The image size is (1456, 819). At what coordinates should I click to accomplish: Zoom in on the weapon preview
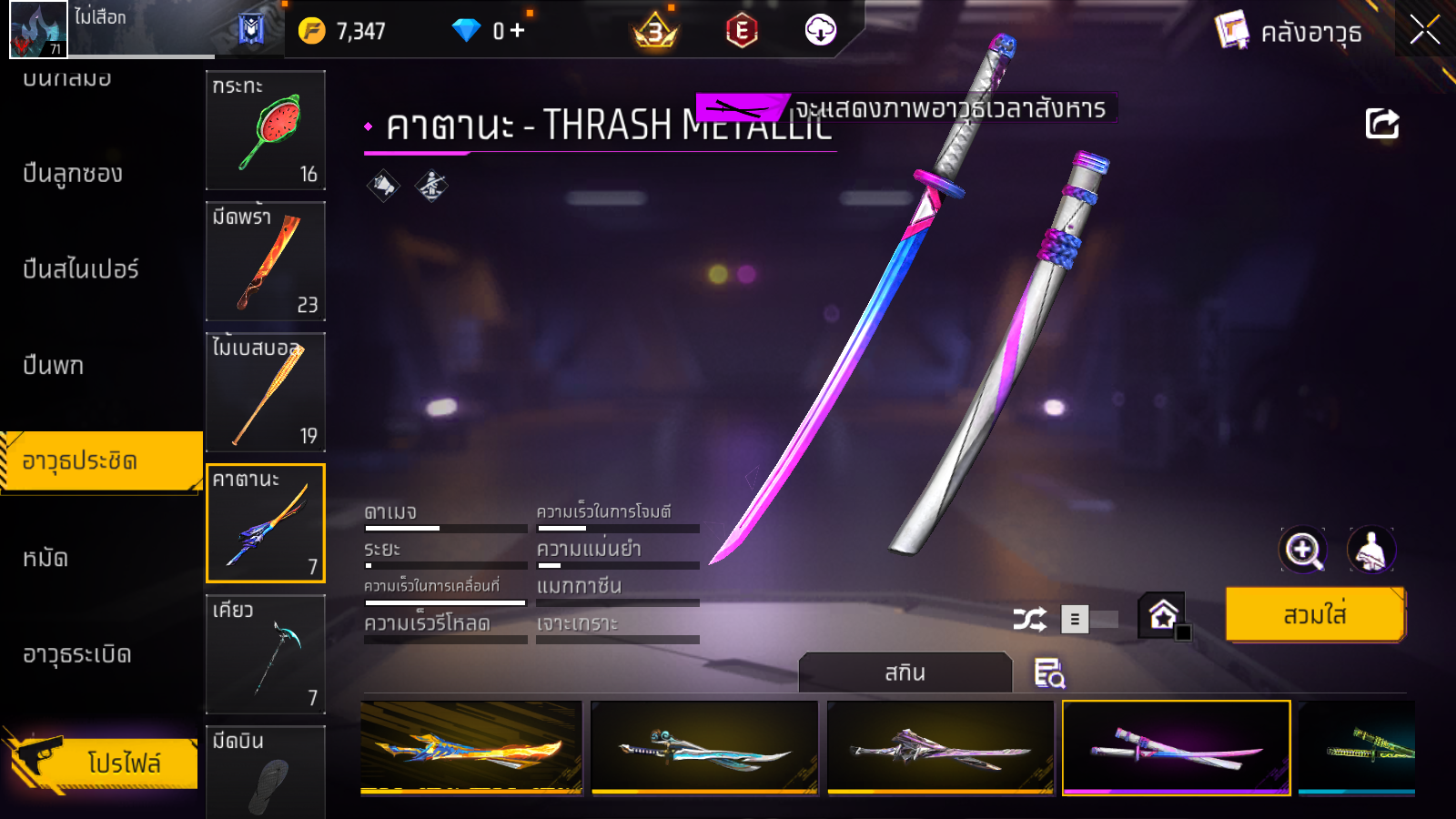click(x=1303, y=550)
